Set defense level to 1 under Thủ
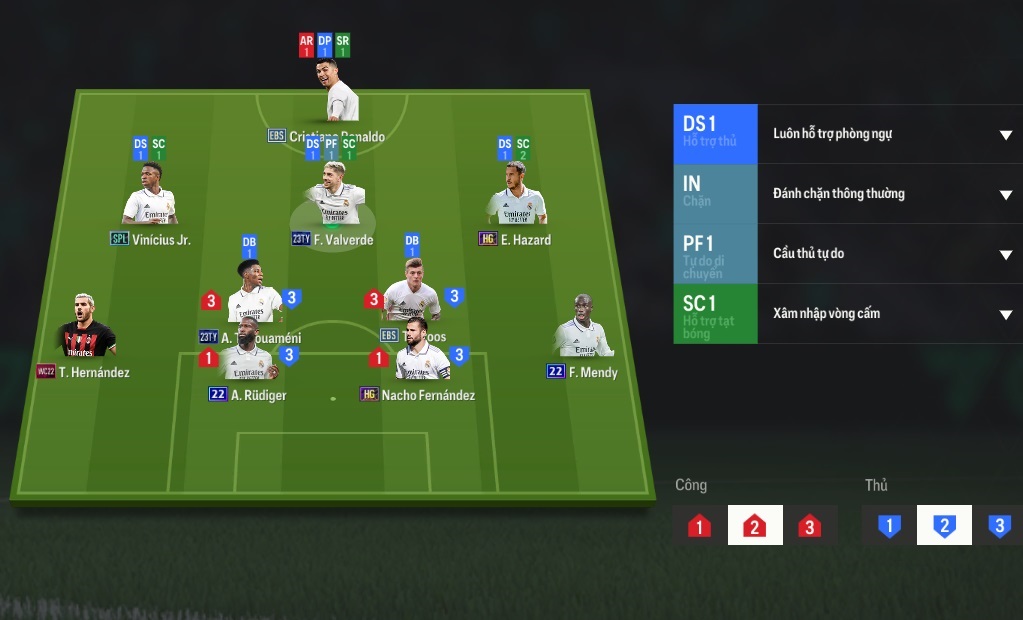 [x=889, y=526]
